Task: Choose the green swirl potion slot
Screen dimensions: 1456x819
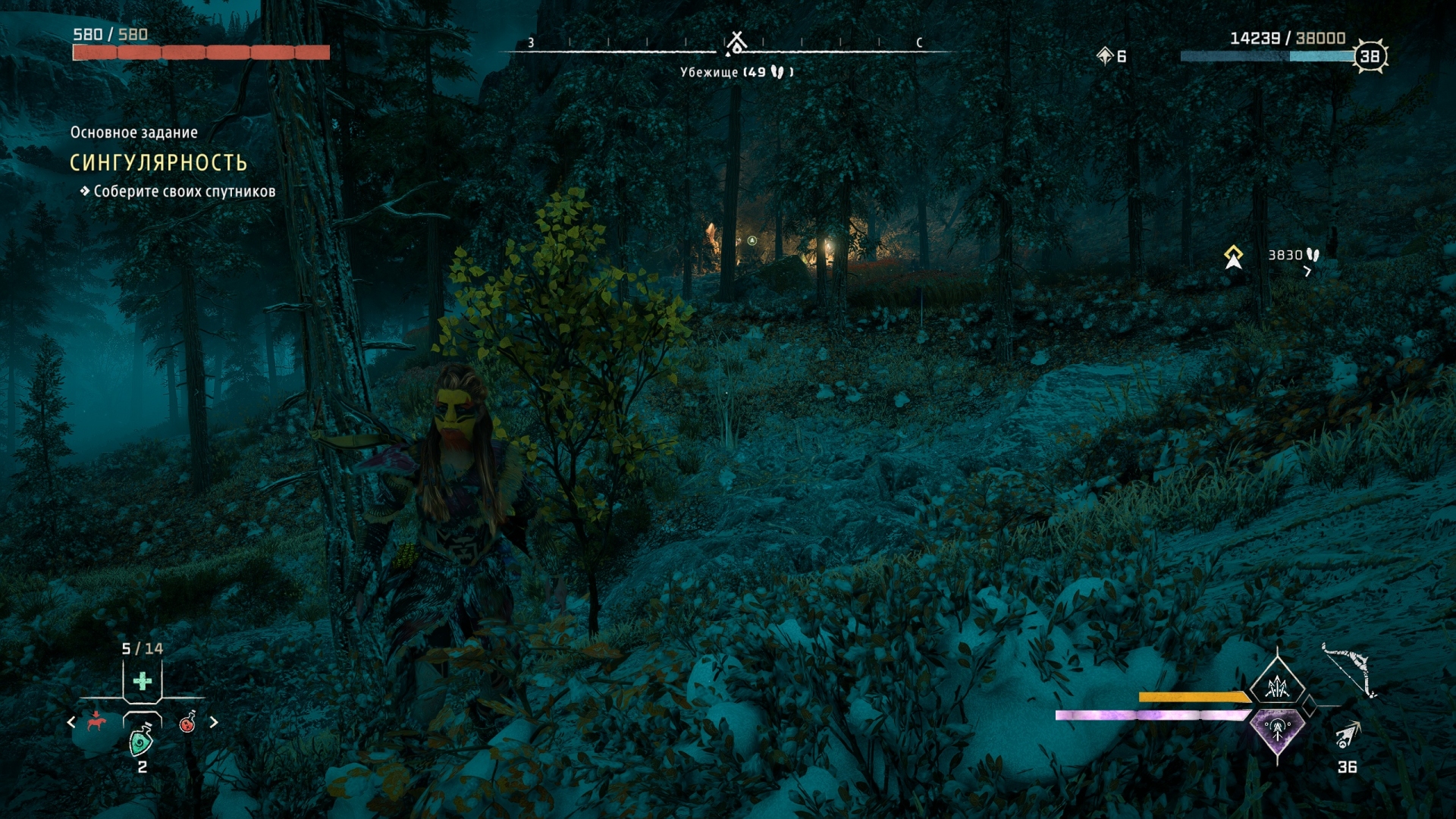Action: (142, 740)
